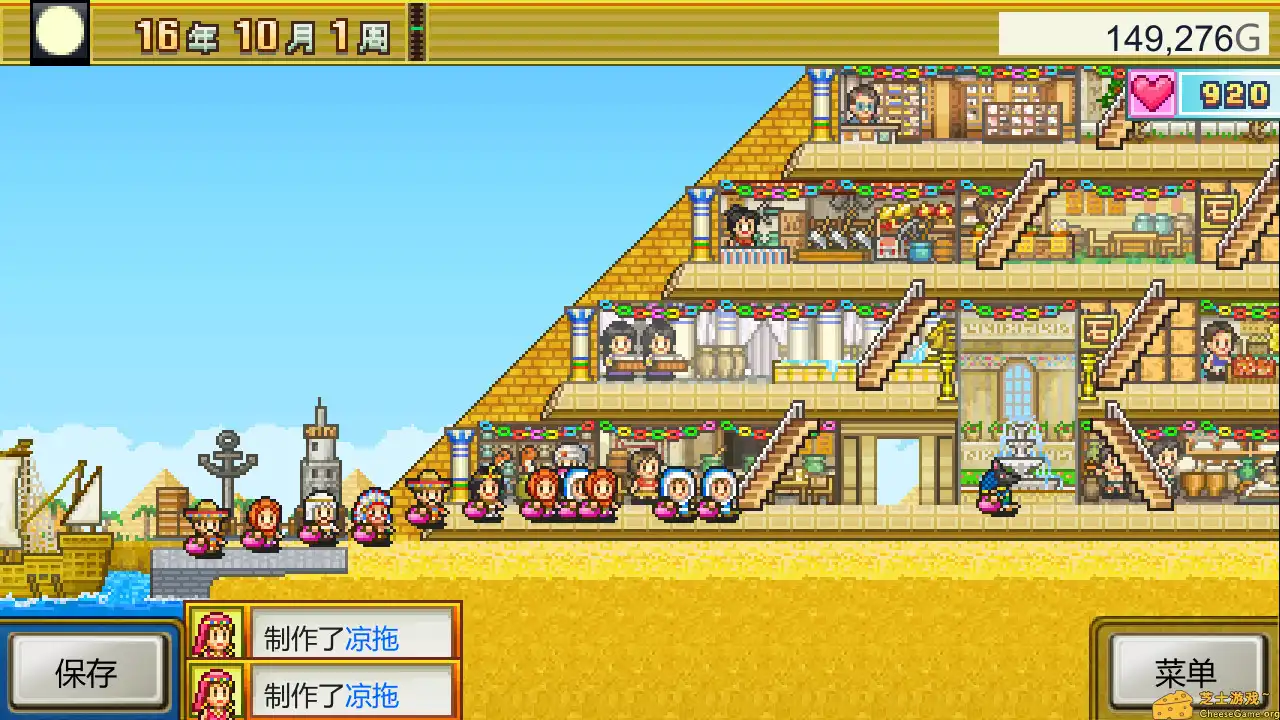Click the souvenir shop clerk on the pyramid's top floor
This screenshot has height=720, width=1280.
tap(862, 105)
